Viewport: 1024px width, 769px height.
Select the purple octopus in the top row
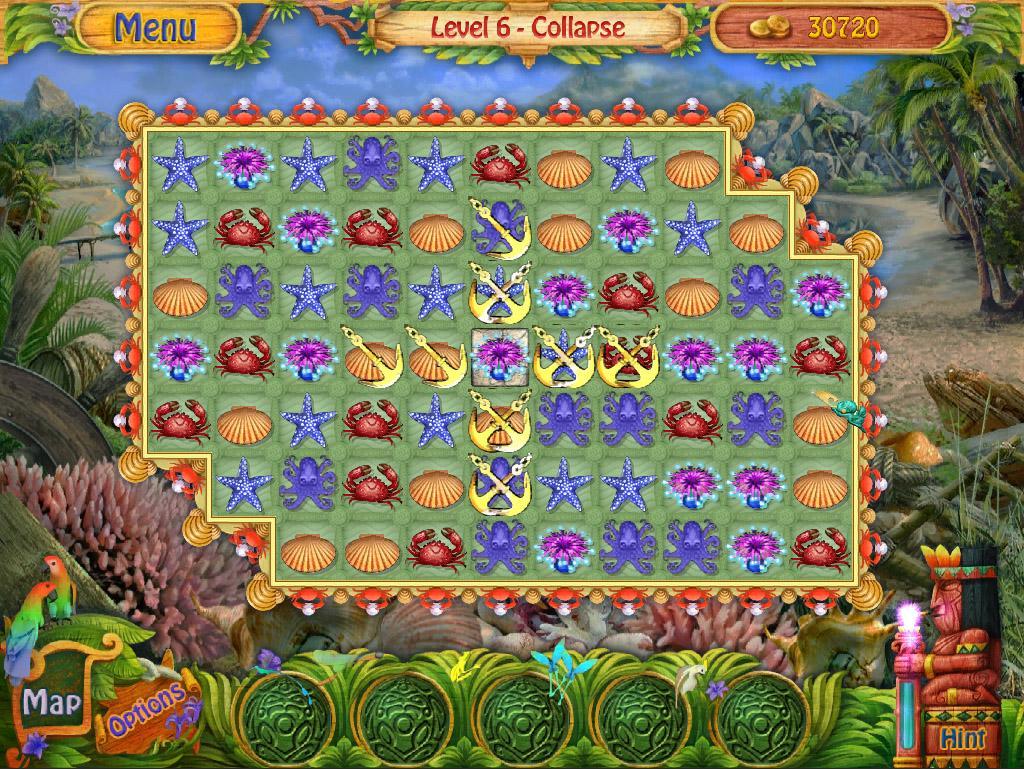tap(372, 165)
